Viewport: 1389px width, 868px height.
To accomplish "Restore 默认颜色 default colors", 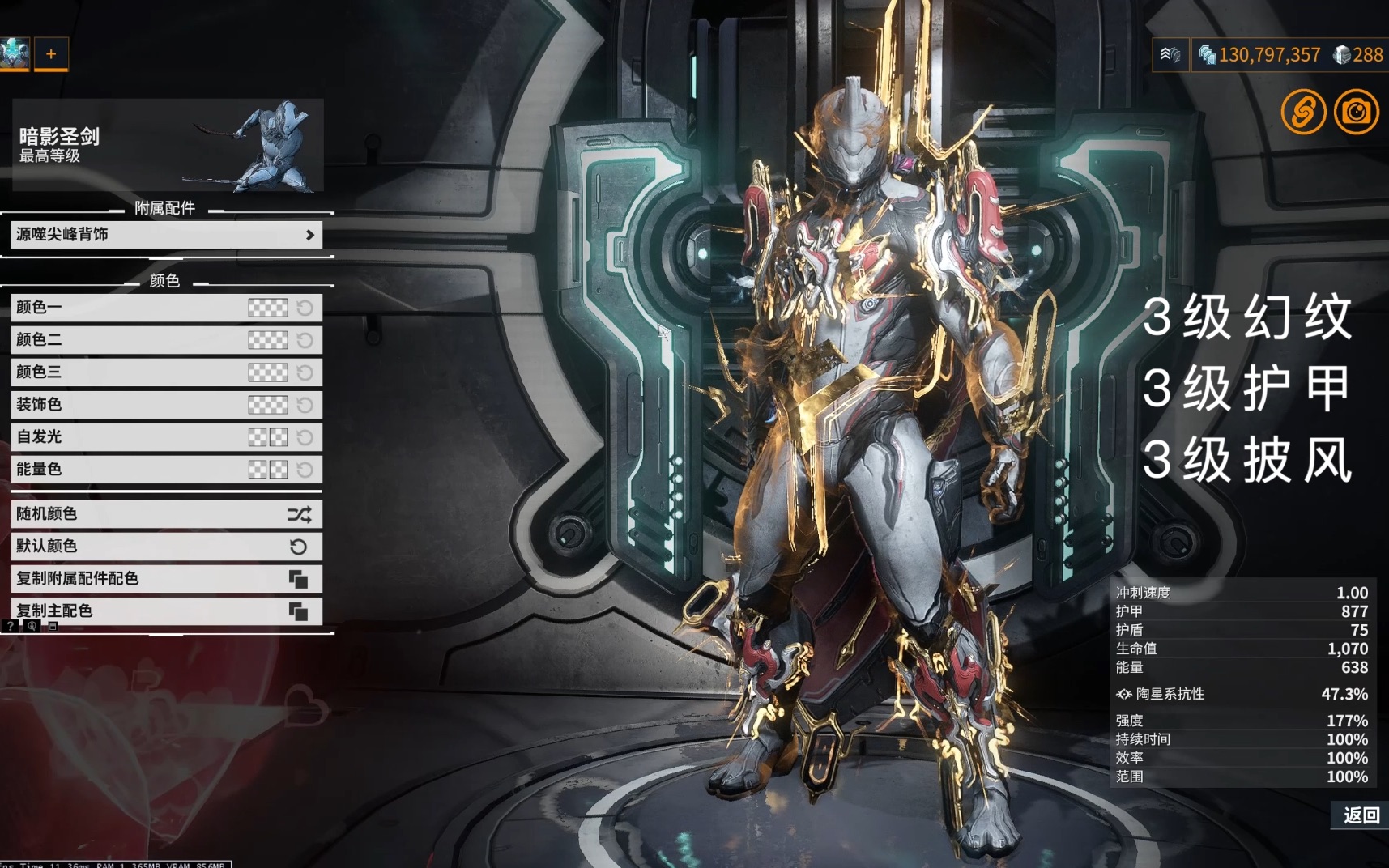I will coord(166,547).
